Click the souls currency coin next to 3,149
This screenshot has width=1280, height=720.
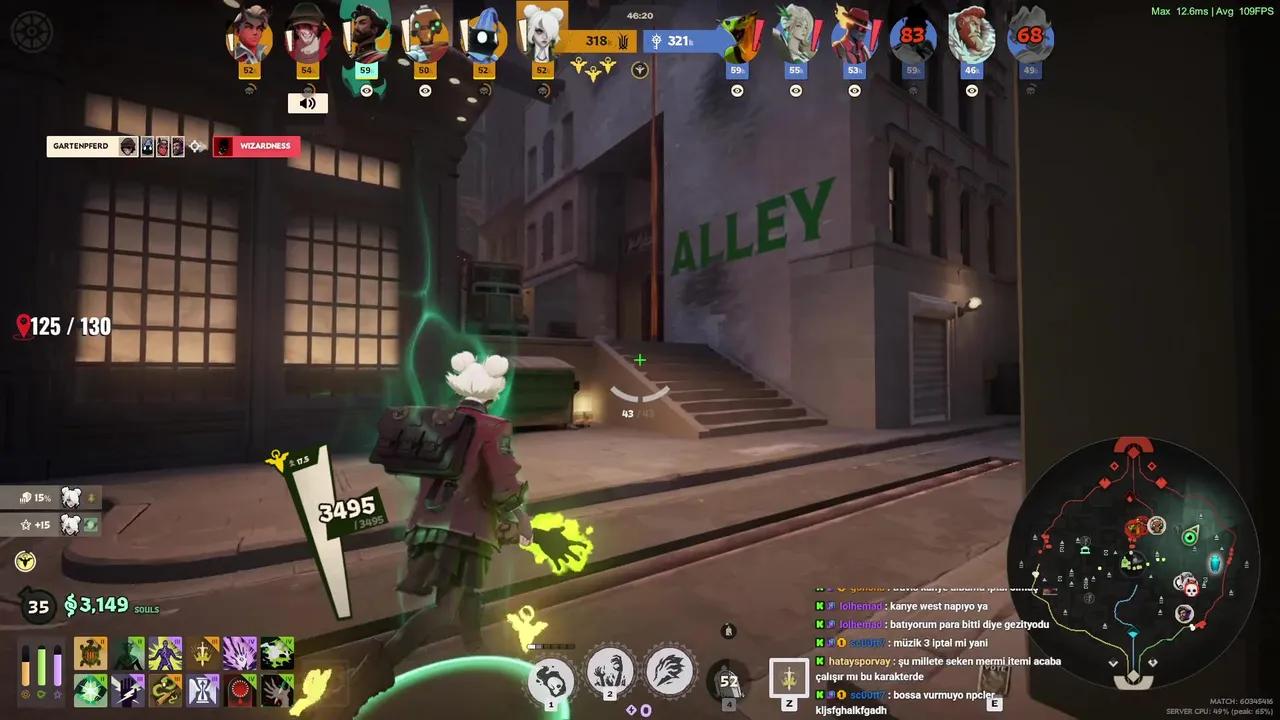pyautogui.click(x=70, y=606)
